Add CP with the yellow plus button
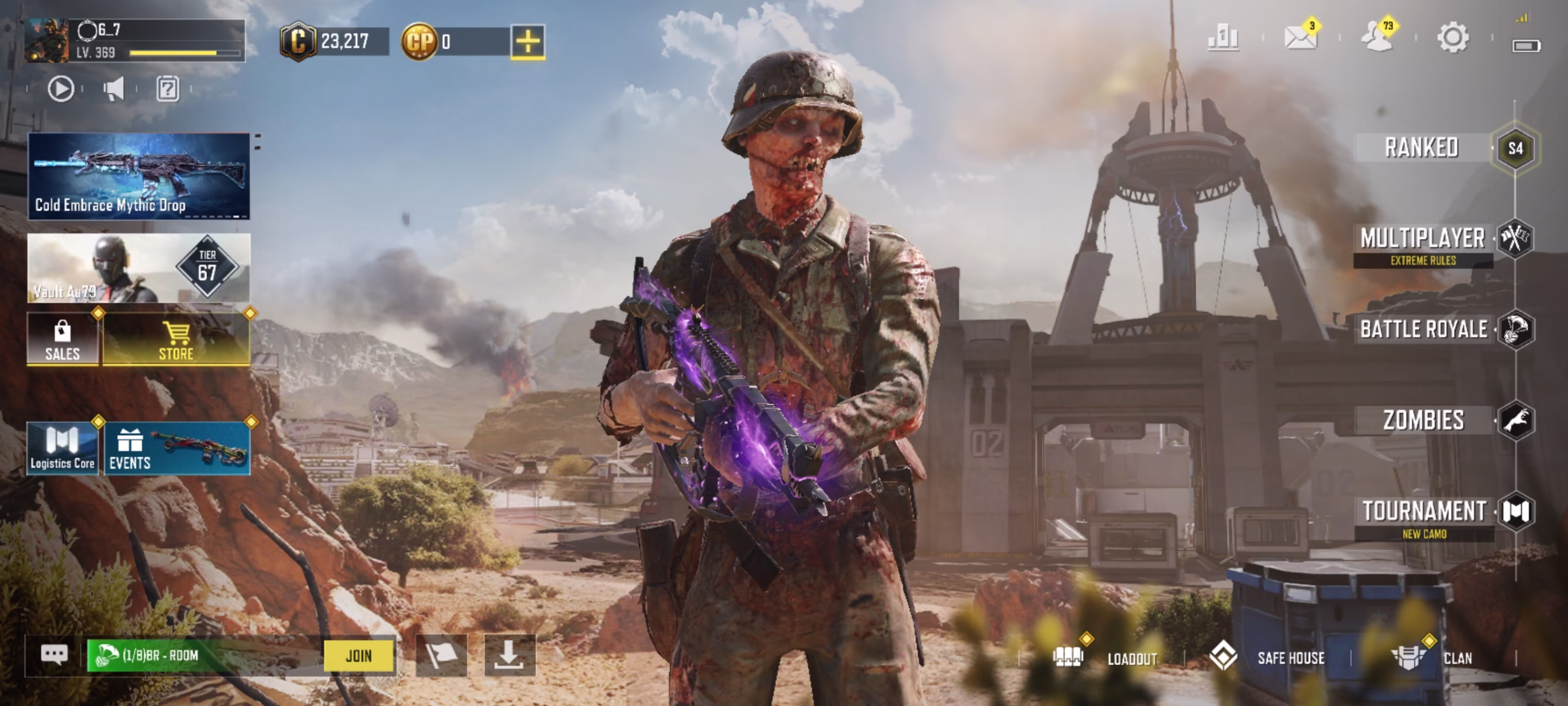The width and height of the screenshot is (1568, 706). (x=527, y=42)
